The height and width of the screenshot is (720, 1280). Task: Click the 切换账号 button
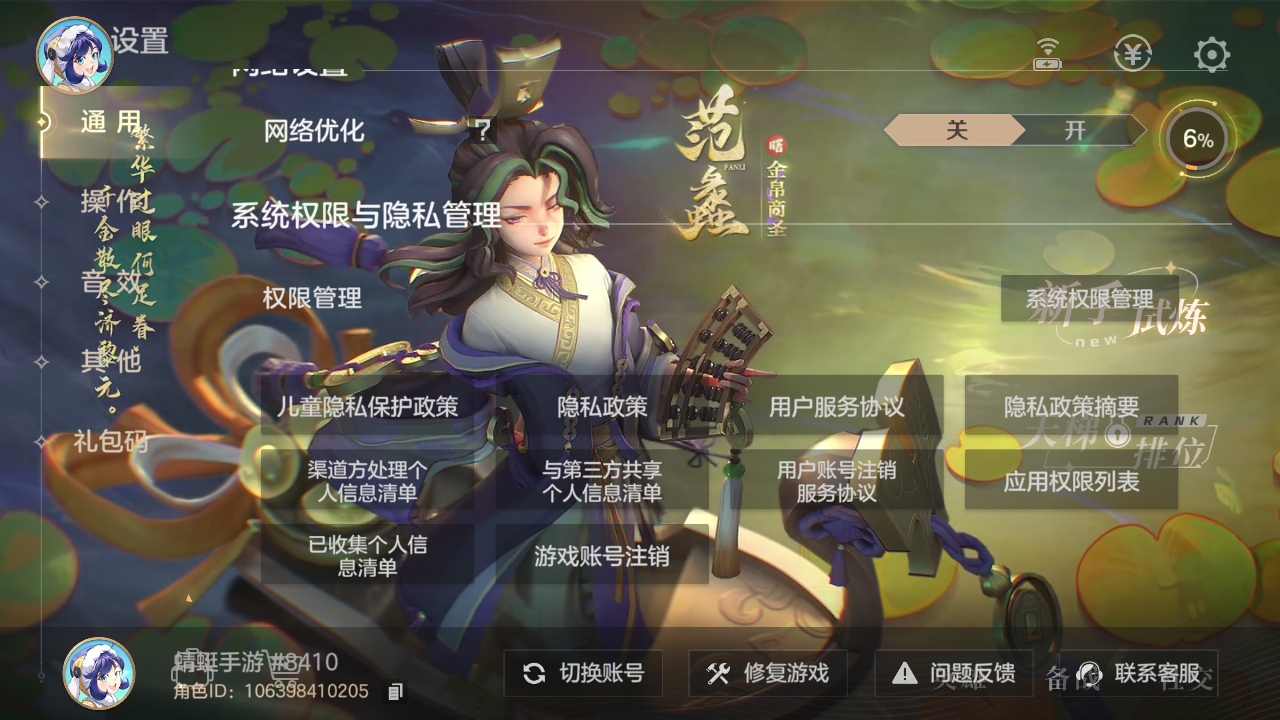click(x=583, y=673)
